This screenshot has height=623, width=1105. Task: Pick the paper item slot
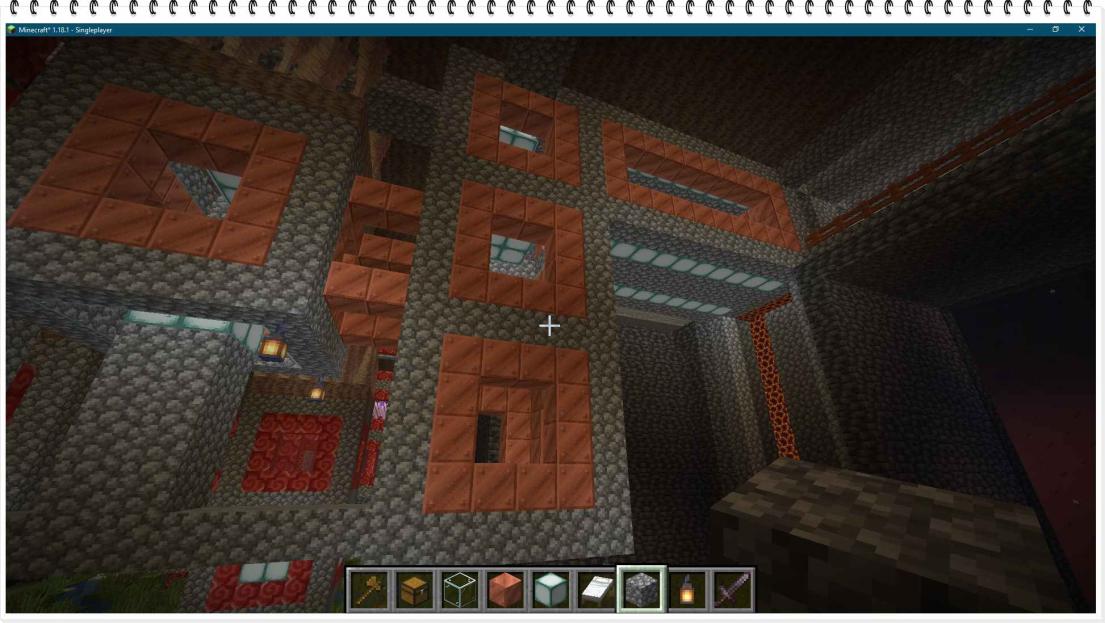(596, 590)
